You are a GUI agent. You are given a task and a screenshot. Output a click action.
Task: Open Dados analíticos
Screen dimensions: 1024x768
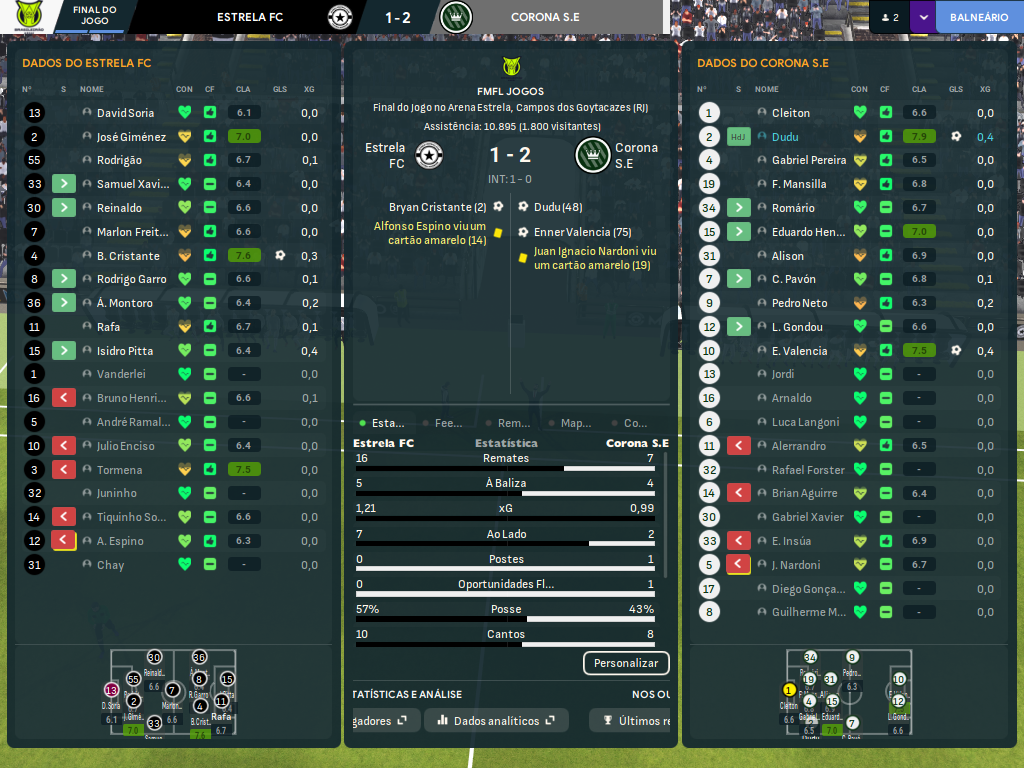pos(496,720)
